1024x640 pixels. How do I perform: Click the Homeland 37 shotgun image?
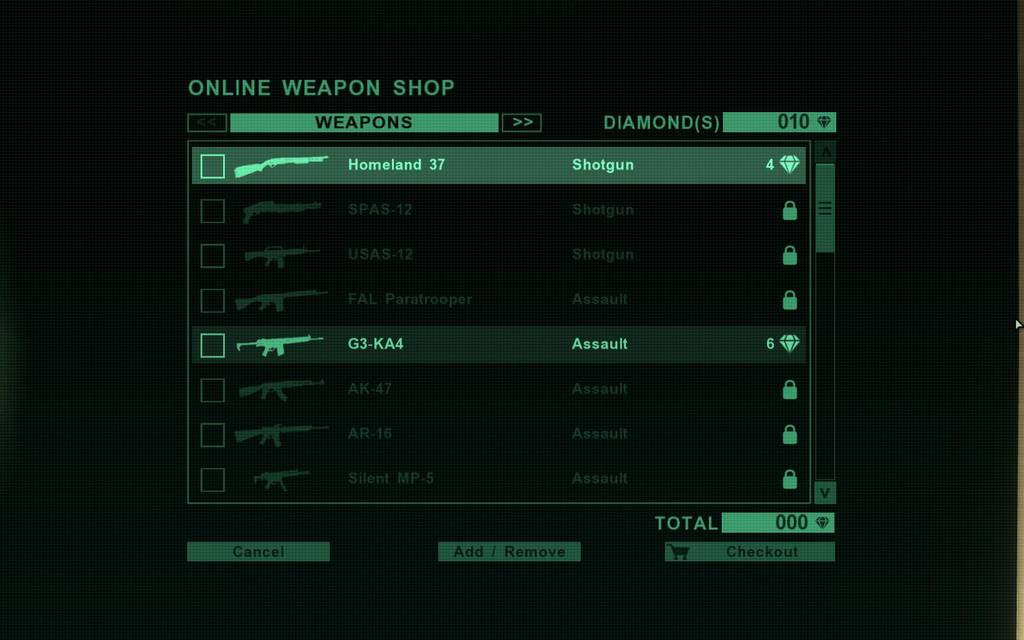pos(281,165)
